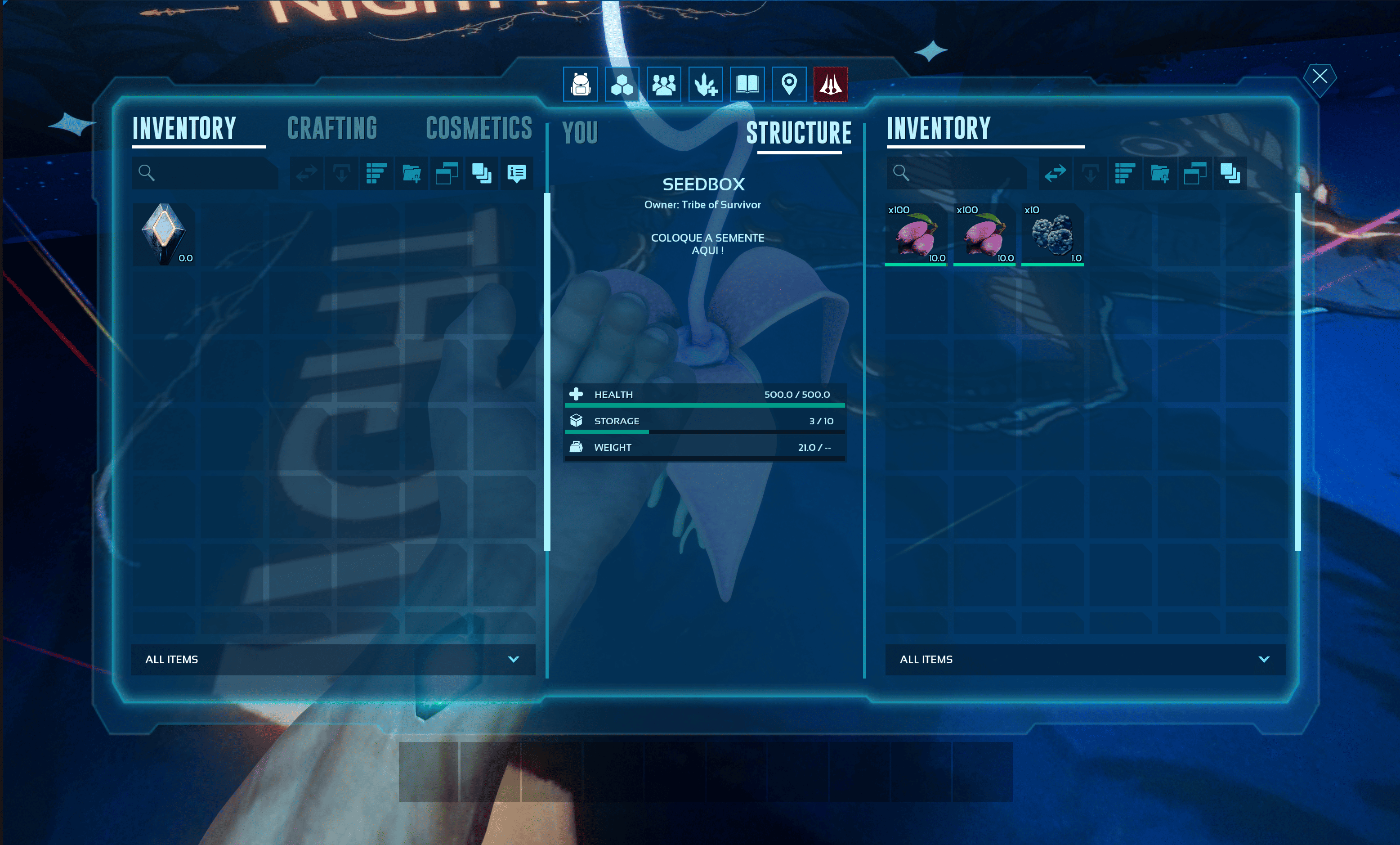Image resolution: width=1400 pixels, height=845 pixels.
Task: Open the map pin icon
Action: (x=789, y=85)
